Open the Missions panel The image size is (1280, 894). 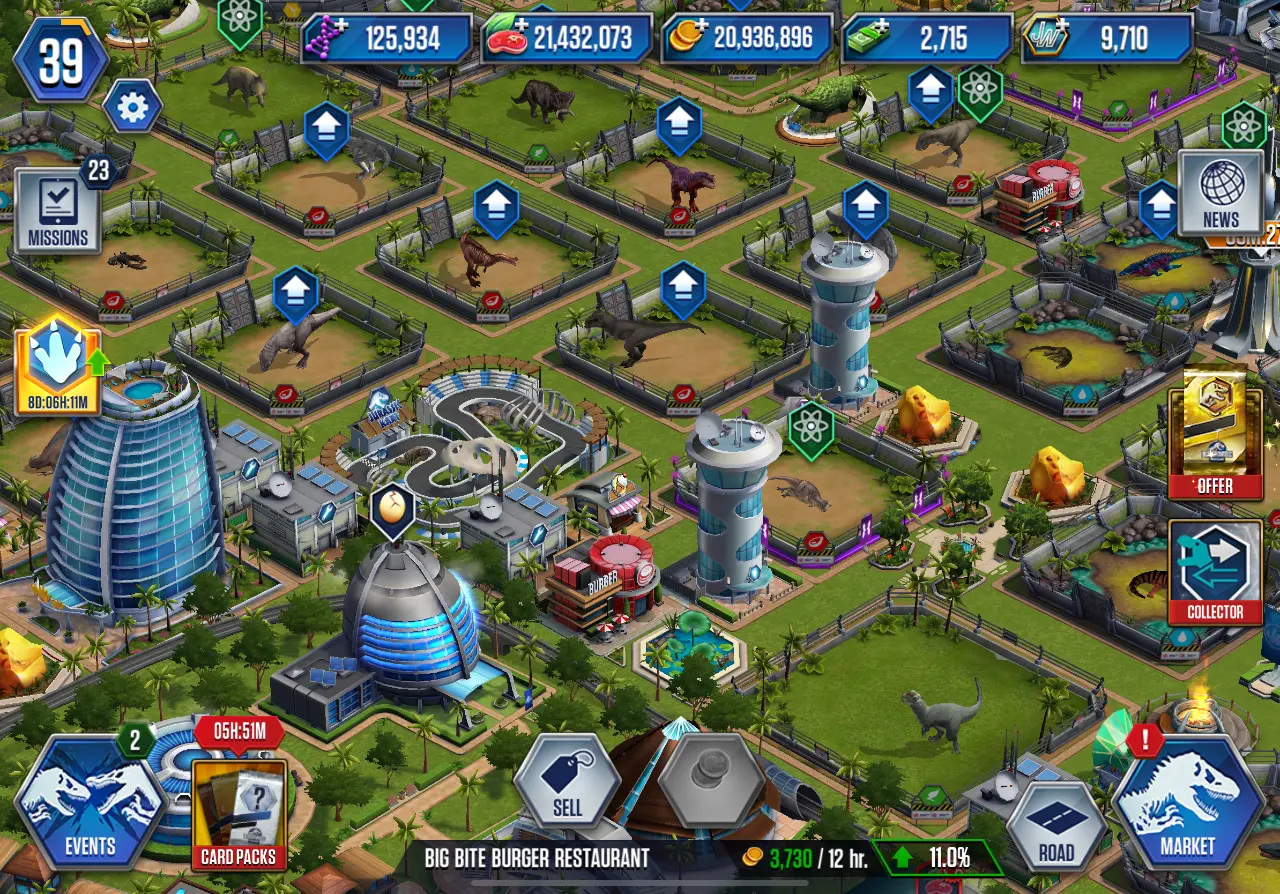coord(58,212)
